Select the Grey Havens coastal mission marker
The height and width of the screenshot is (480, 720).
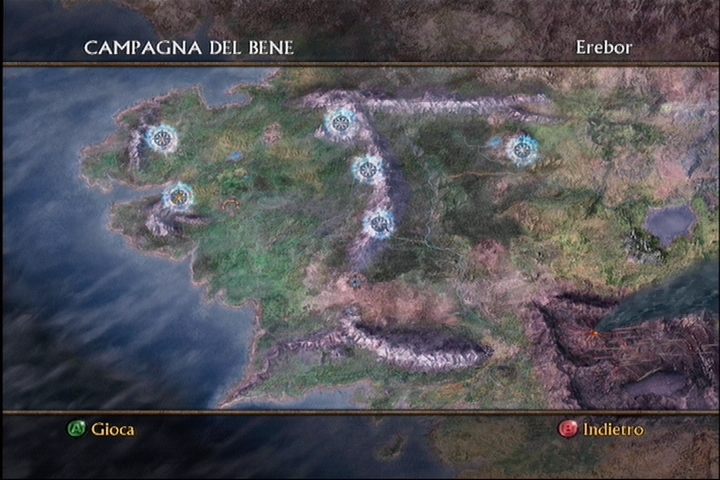[x=178, y=196]
